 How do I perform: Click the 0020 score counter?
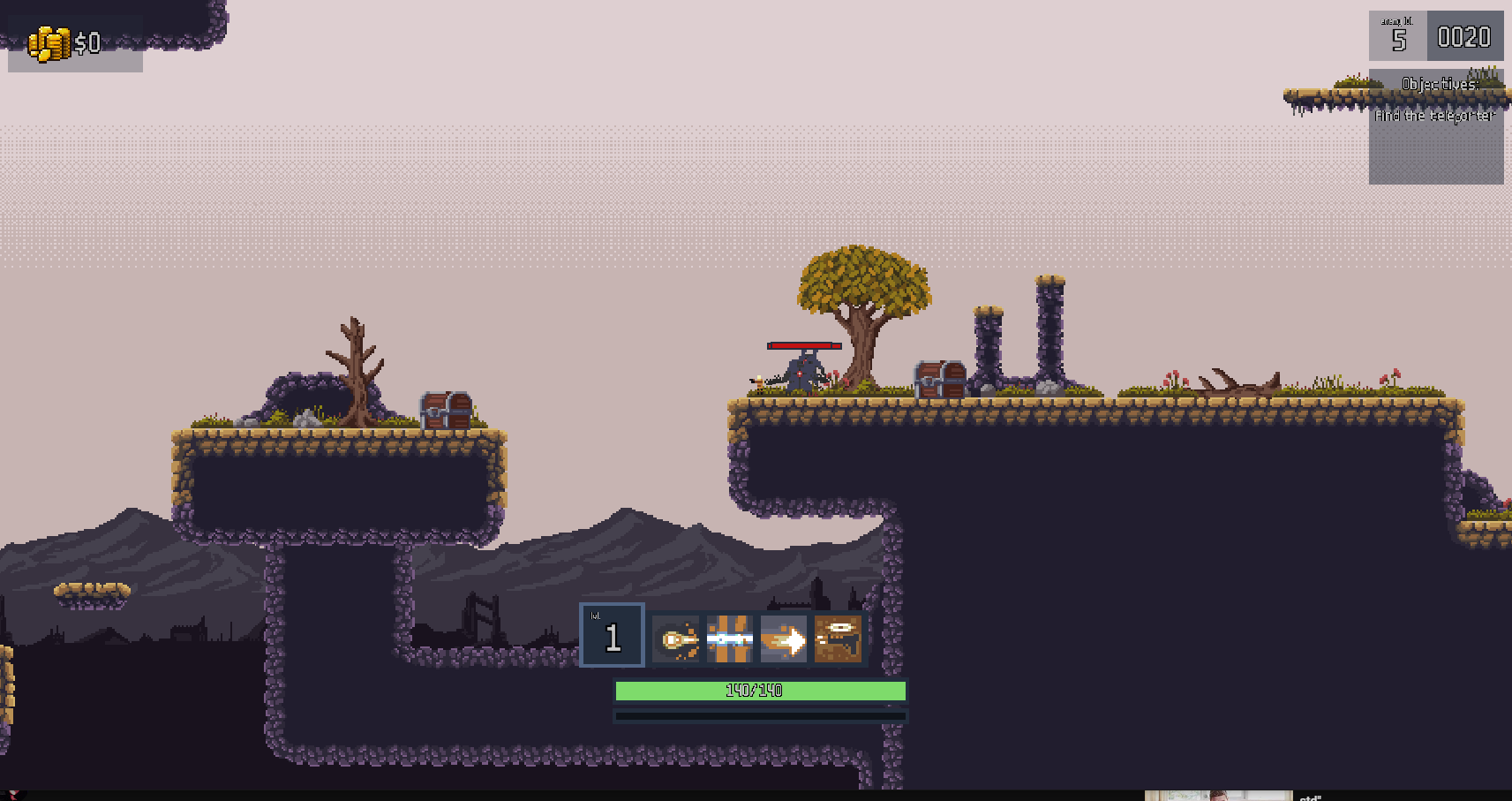1465,37
